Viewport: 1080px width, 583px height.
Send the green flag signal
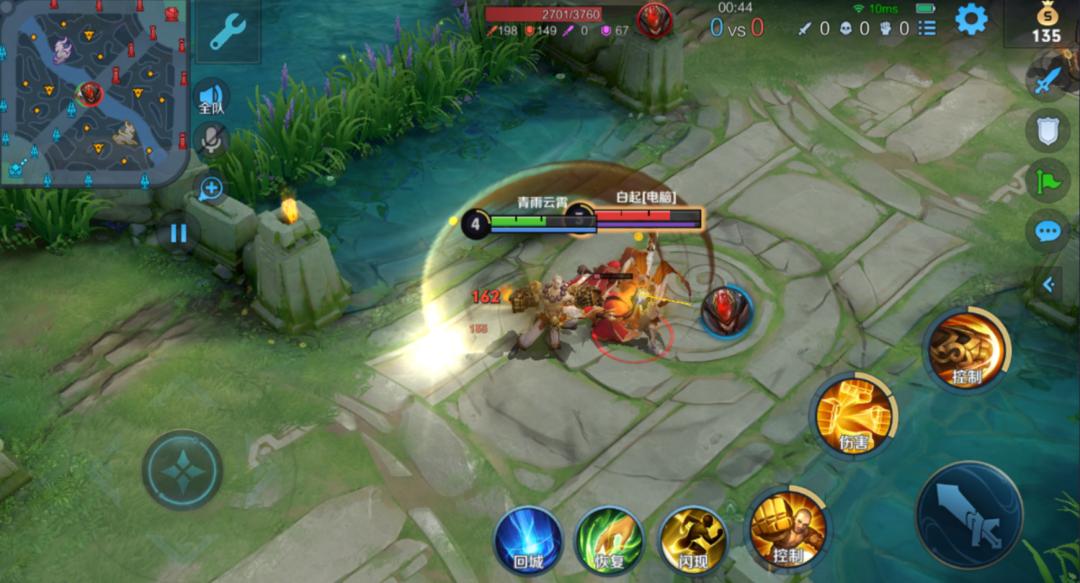point(1047,182)
